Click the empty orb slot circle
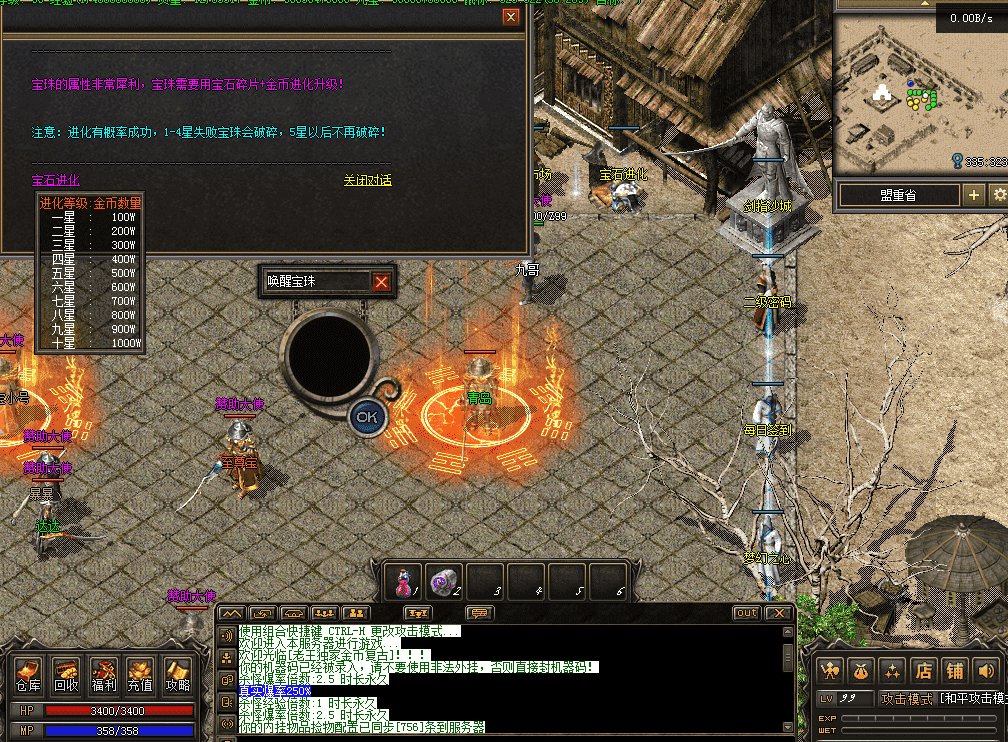Viewport: 1008px width, 742px height. coord(329,355)
